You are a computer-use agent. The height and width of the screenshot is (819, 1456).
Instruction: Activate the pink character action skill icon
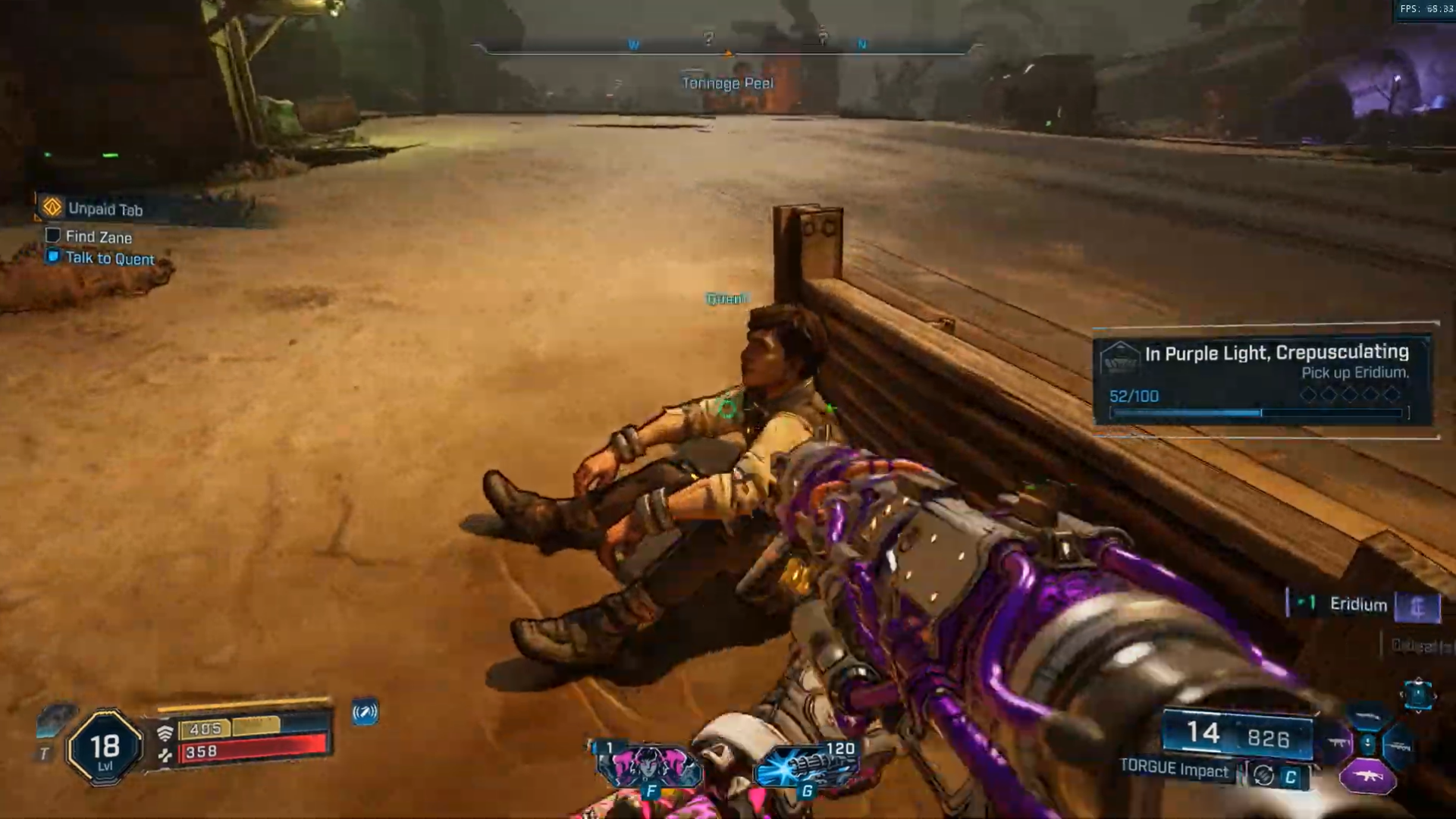(649, 767)
